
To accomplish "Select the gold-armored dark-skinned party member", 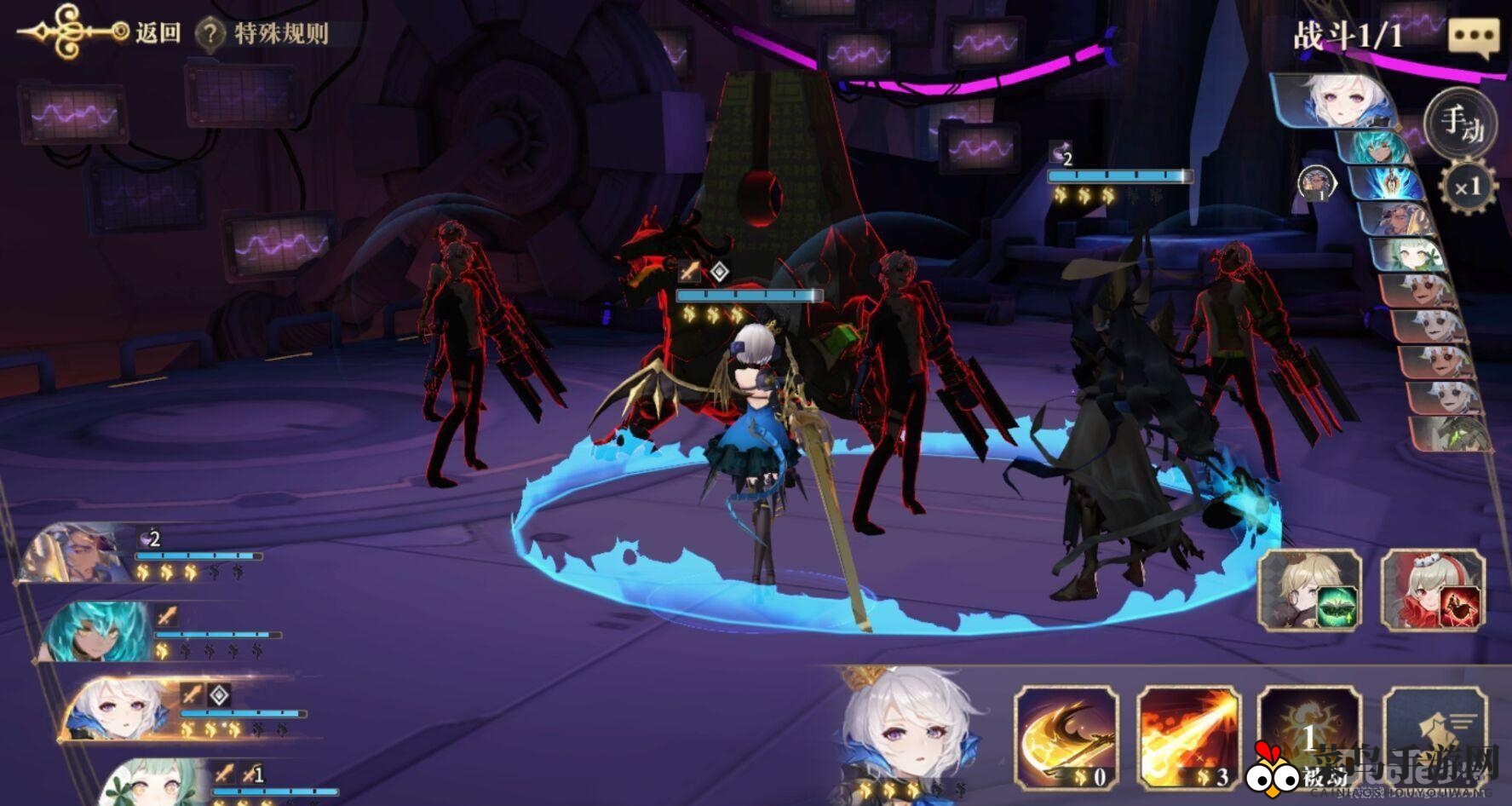I will point(77,554).
